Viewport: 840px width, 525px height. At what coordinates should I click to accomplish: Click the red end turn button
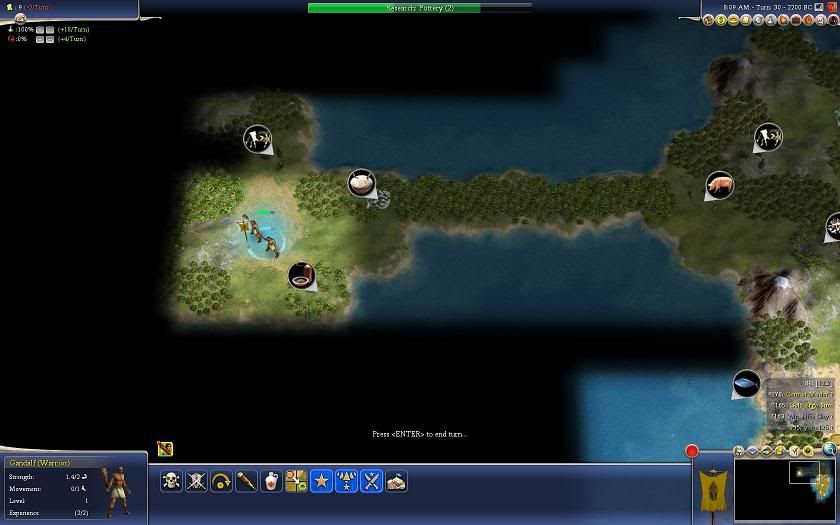(x=691, y=451)
